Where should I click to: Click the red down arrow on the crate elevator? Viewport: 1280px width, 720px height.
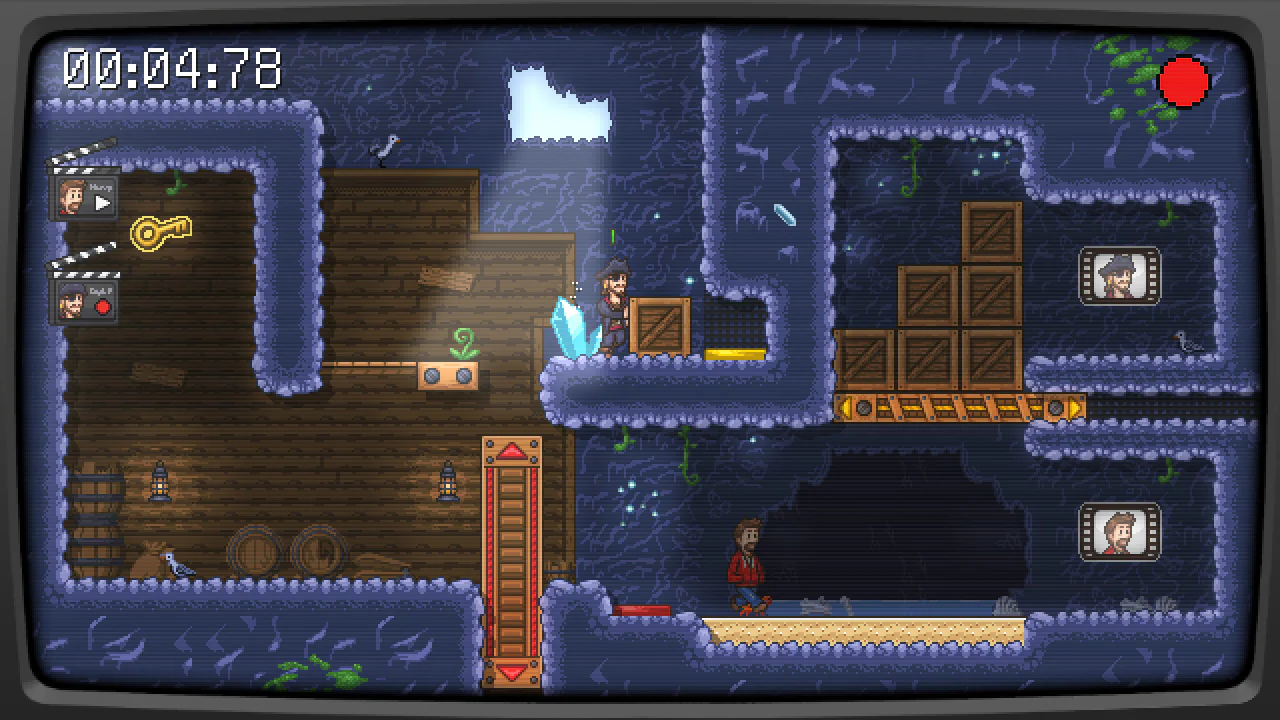[513, 672]
